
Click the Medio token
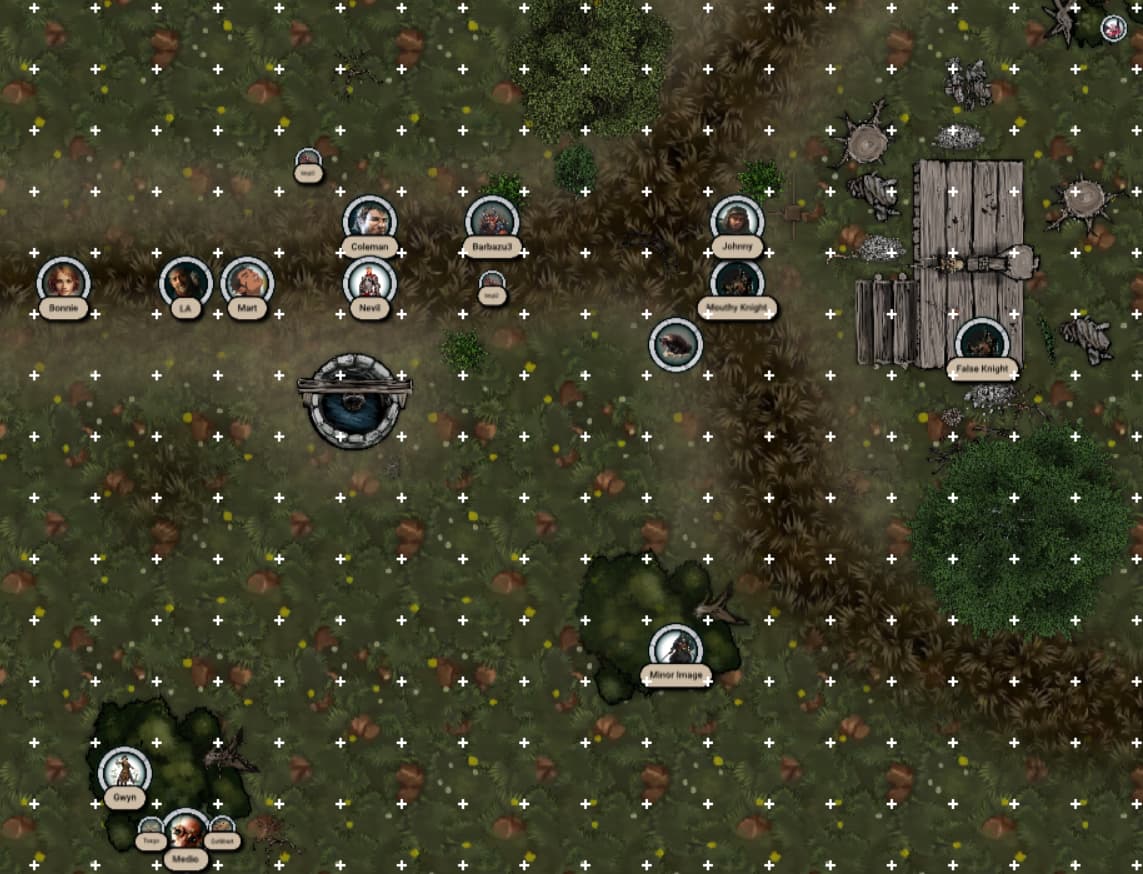[185, 831]
